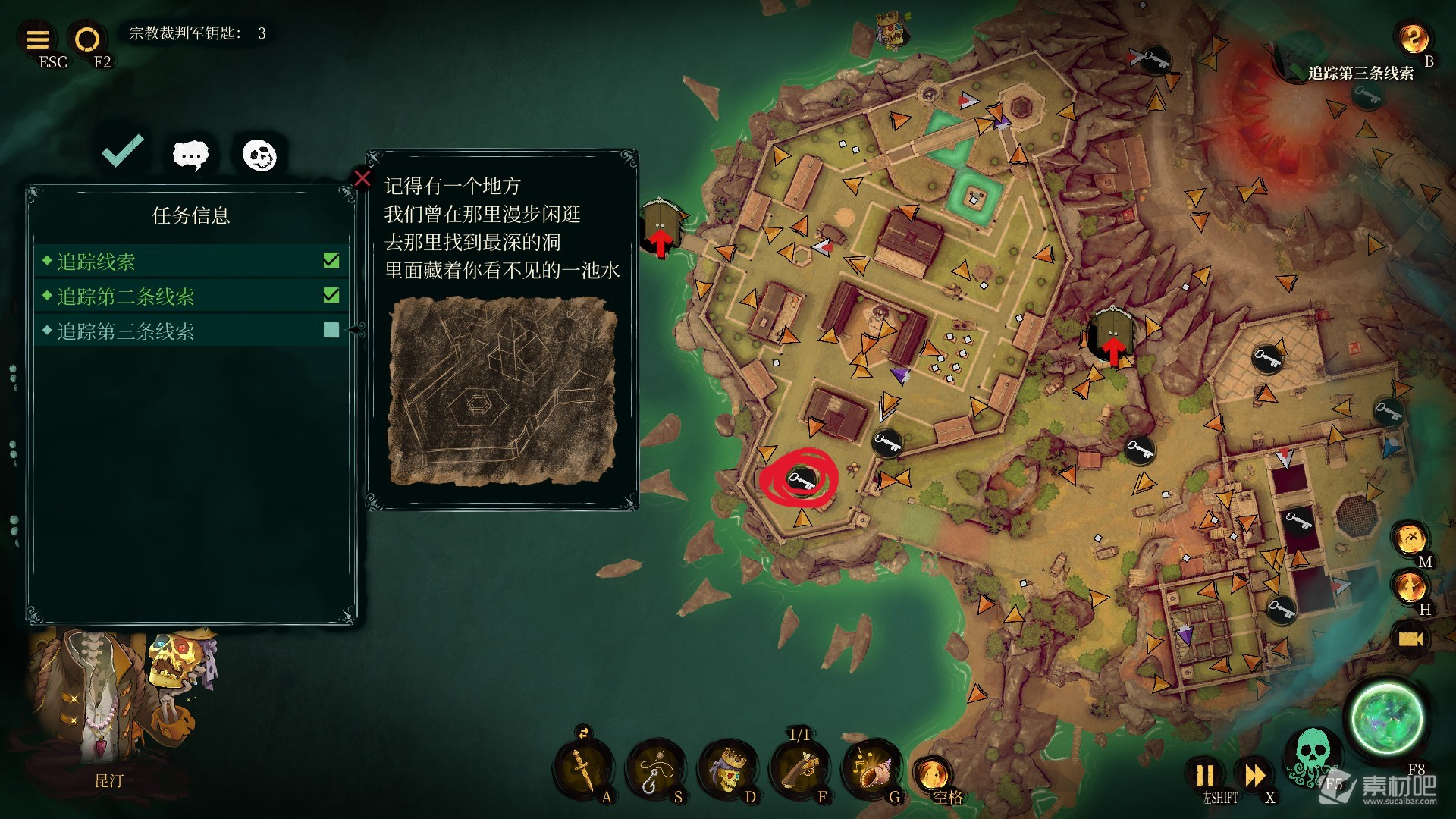Viewport: 1456px width, 819px height.
Task: Switch to the checkmark objectives tab
Action: [123, 151]
